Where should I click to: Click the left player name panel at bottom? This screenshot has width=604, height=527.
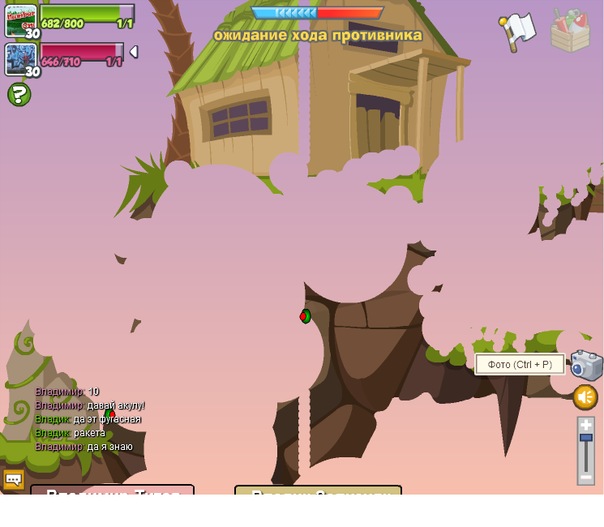tap(112, 491)
